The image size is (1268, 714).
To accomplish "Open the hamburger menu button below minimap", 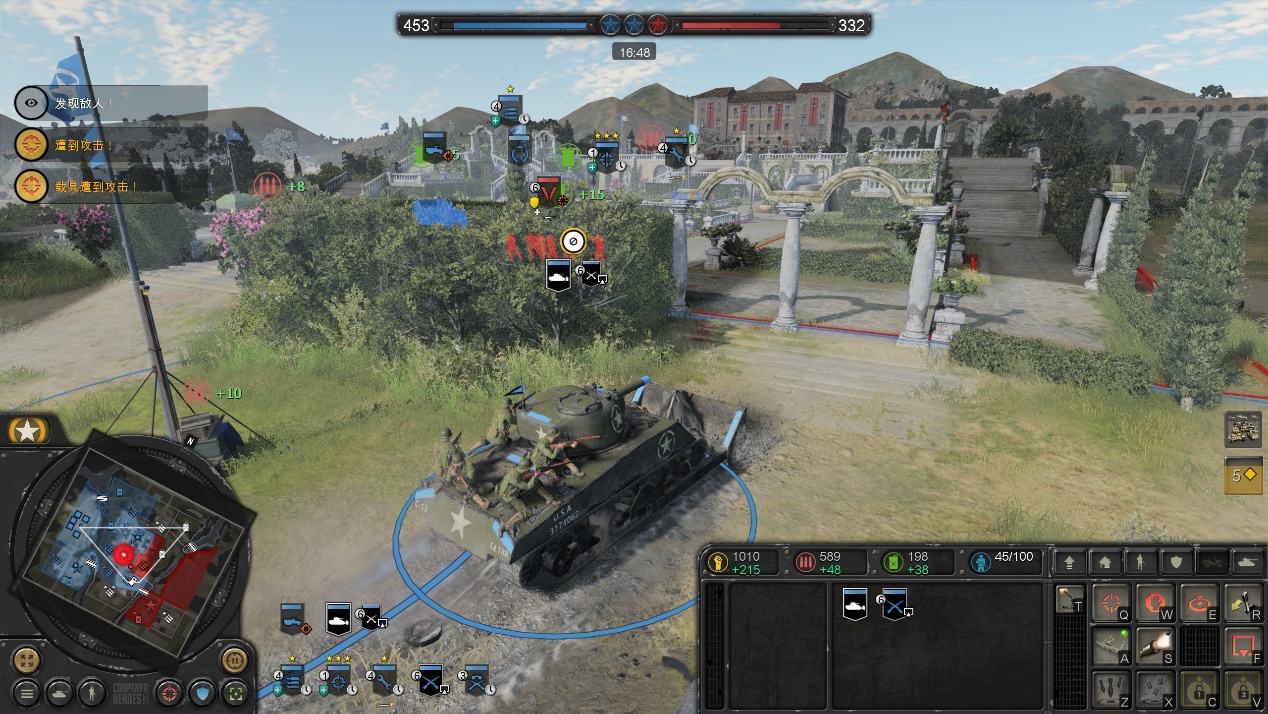I will [27, 692].
